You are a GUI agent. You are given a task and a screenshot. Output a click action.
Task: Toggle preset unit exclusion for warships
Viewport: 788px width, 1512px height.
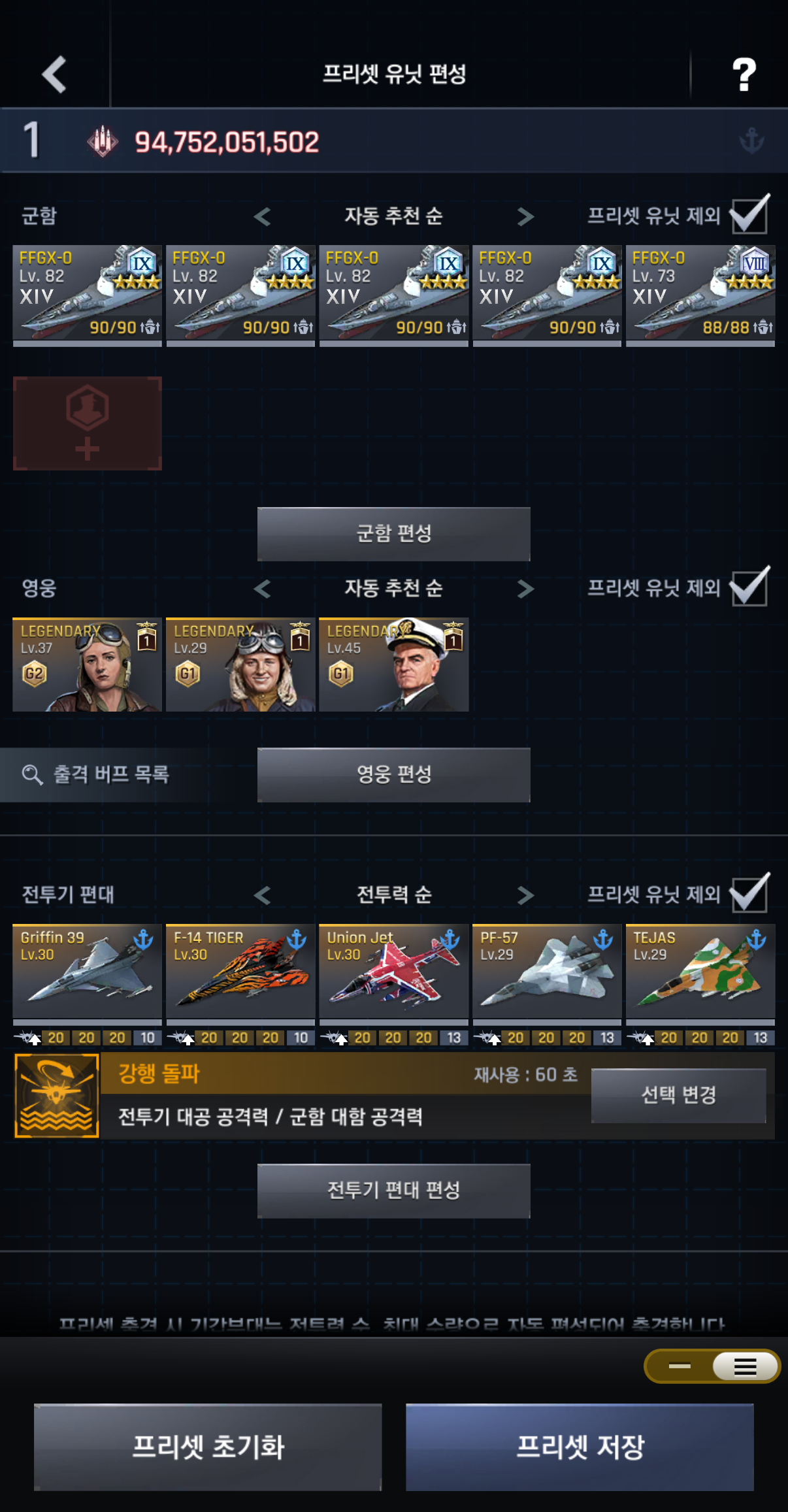point(749,216)
